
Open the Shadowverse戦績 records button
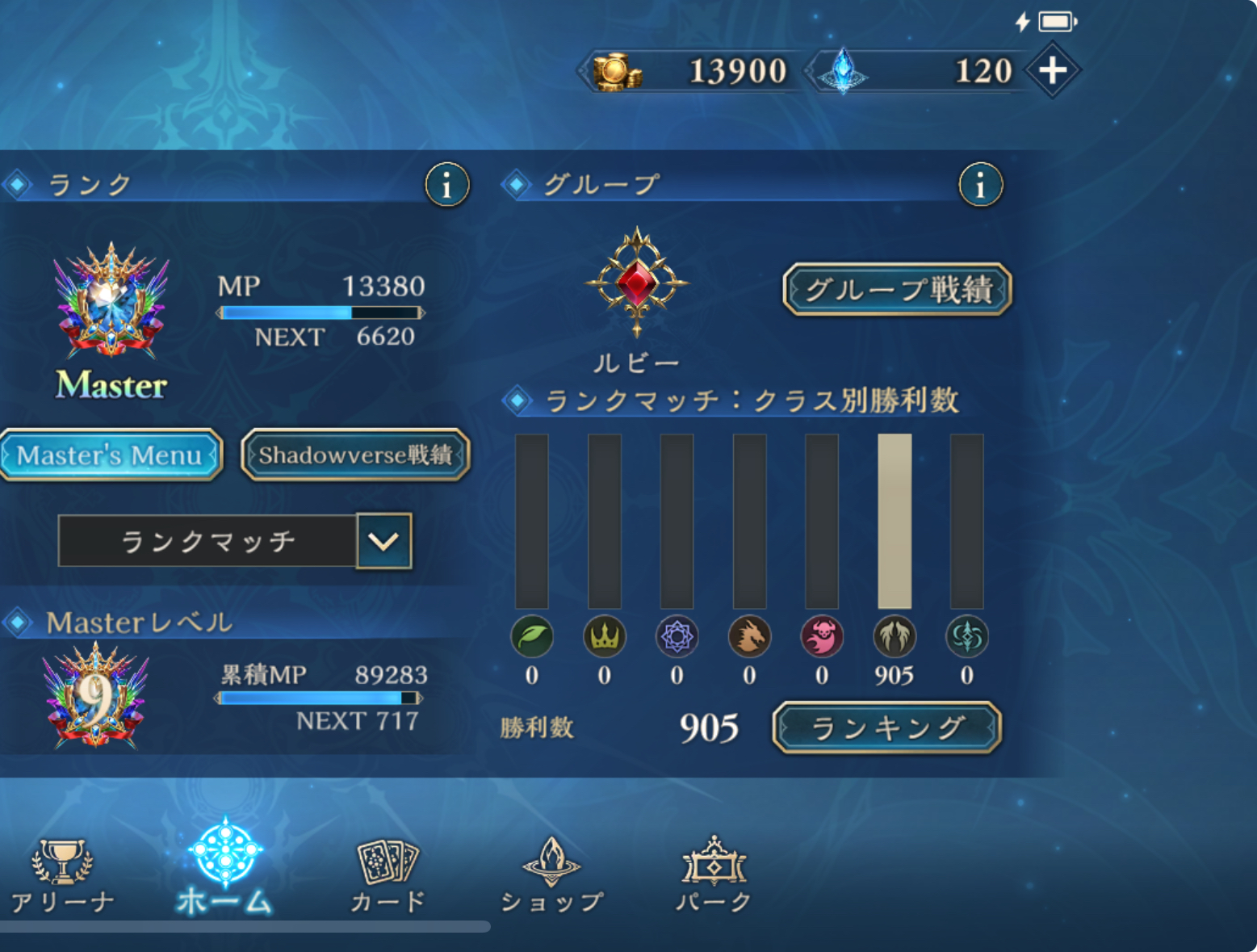click(355, 455)
